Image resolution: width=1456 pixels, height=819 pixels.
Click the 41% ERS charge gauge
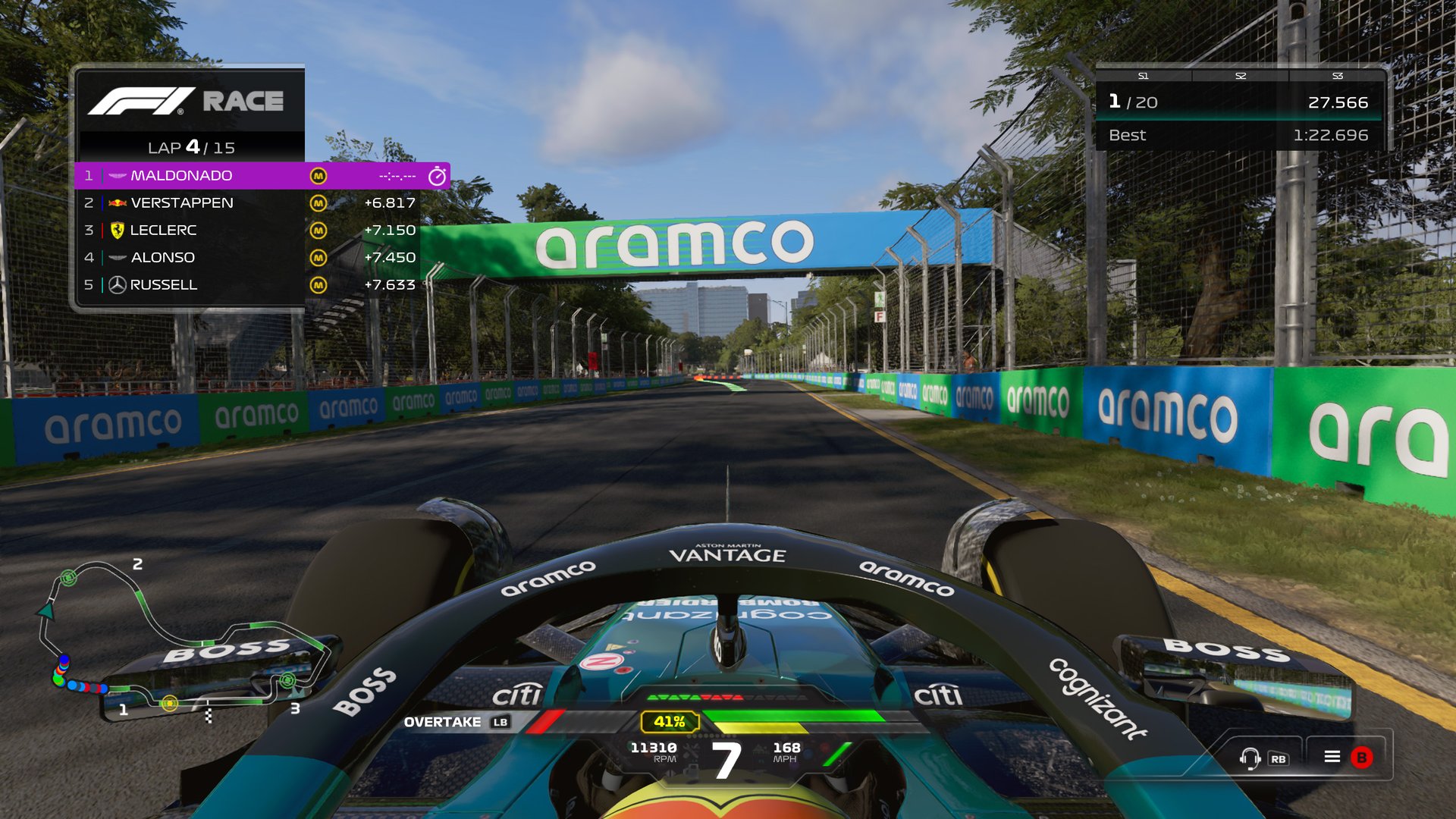coord(669,723)
